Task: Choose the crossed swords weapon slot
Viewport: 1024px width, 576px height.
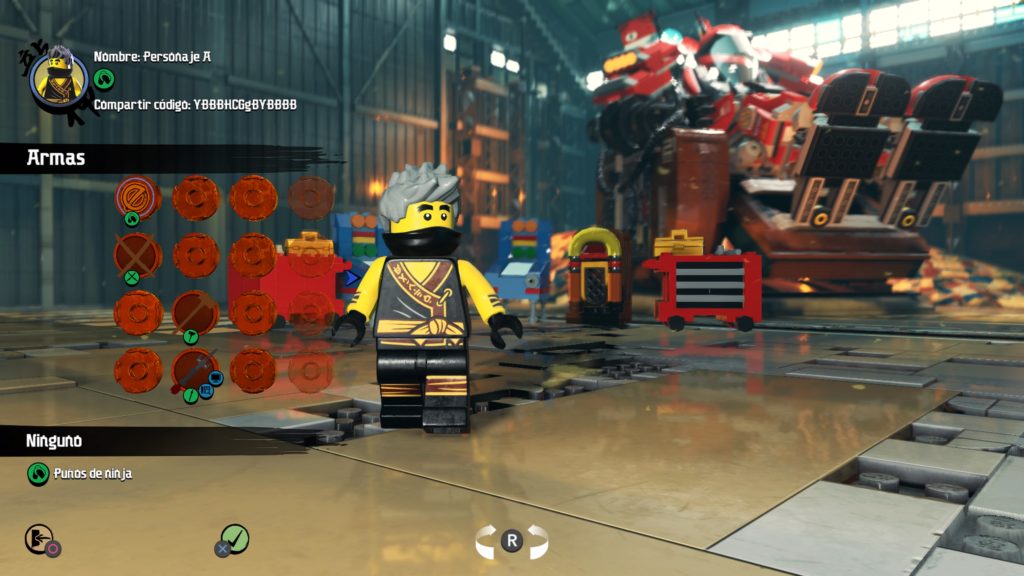Action: tap(138, 255)
